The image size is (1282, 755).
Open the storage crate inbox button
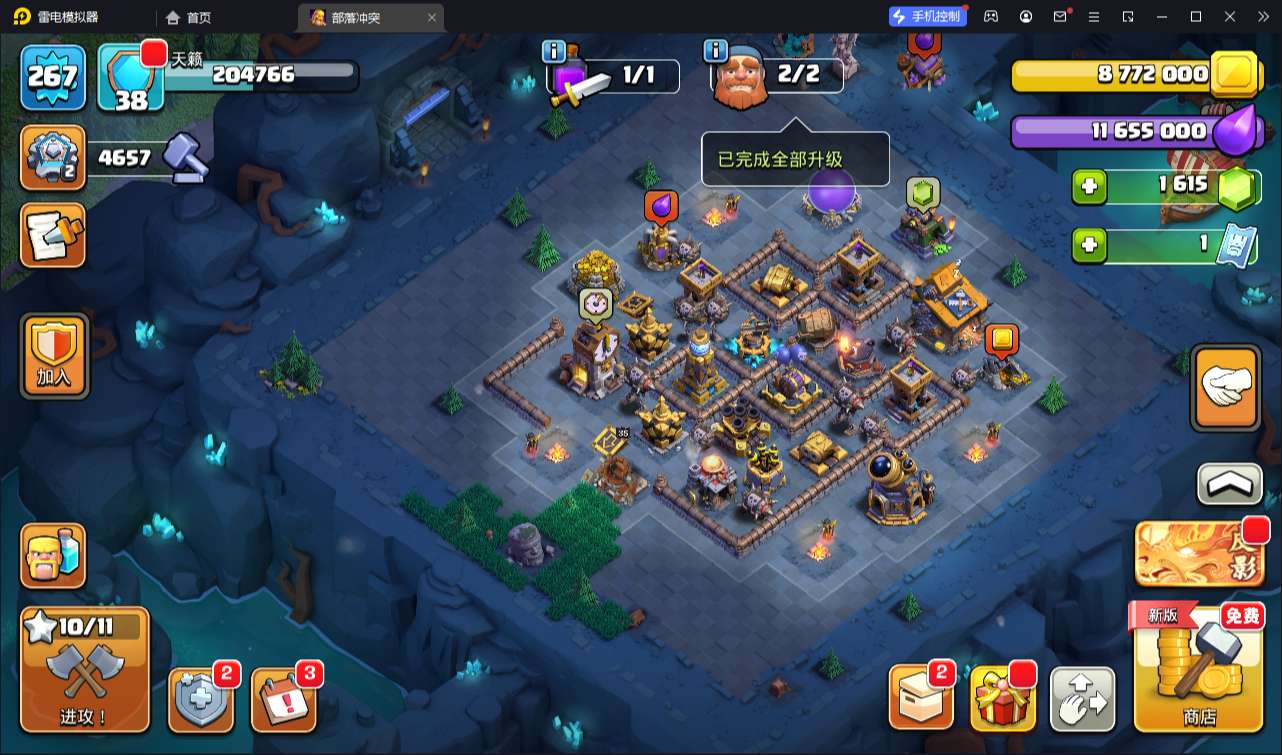(x=921, y=697)
